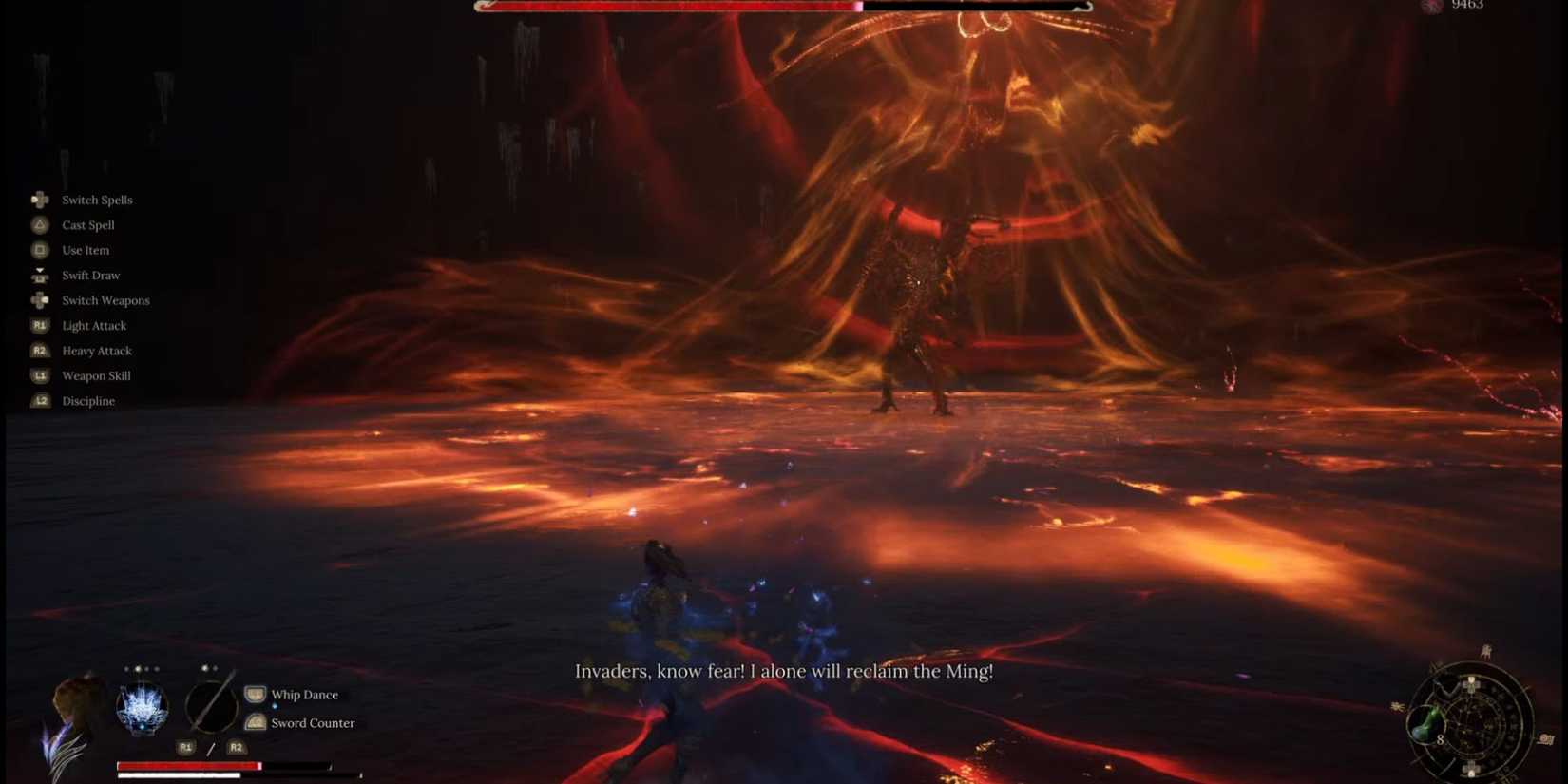Select the frost spell icon
1568x784 pixels.
[144, 706]
